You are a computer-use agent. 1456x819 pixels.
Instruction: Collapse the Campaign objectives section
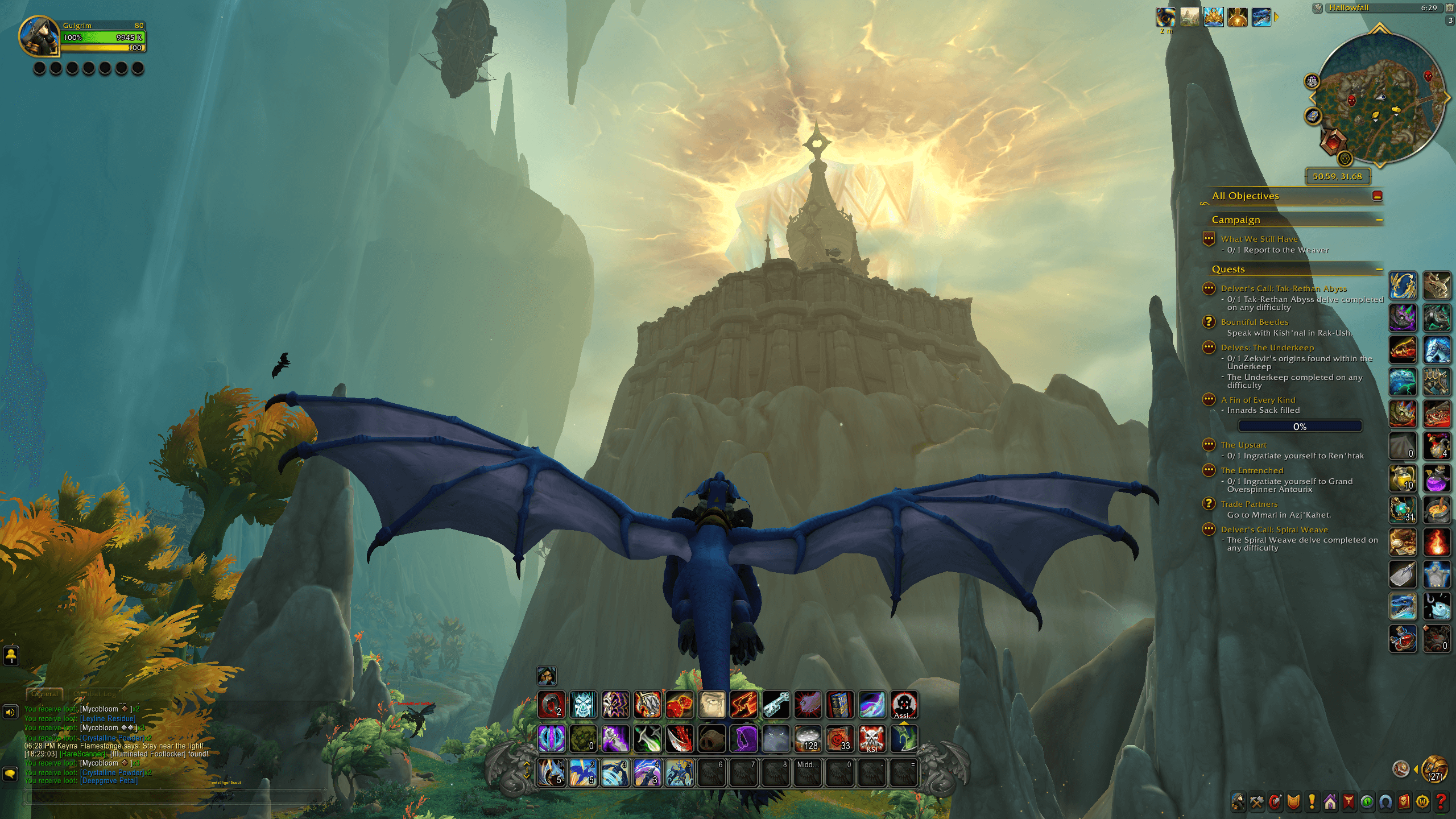click(1379, 220)
